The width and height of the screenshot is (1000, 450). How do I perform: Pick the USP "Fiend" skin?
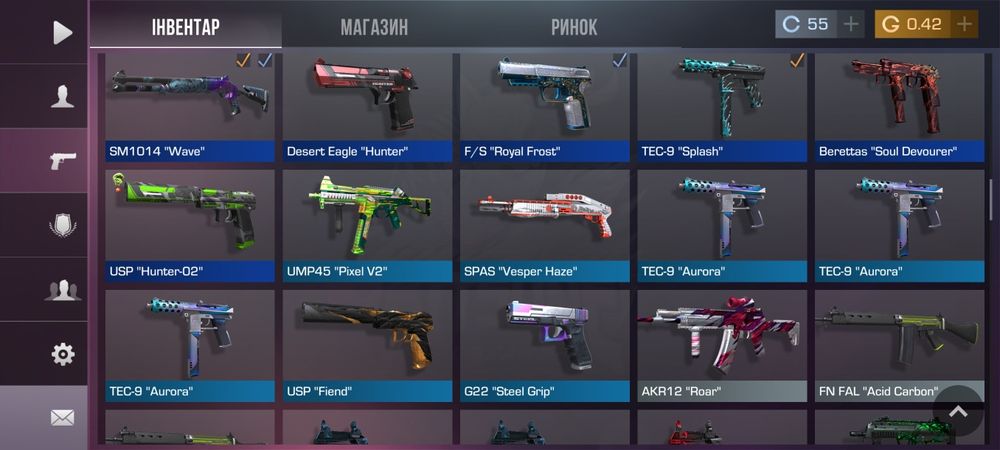[x=367, y=345]
